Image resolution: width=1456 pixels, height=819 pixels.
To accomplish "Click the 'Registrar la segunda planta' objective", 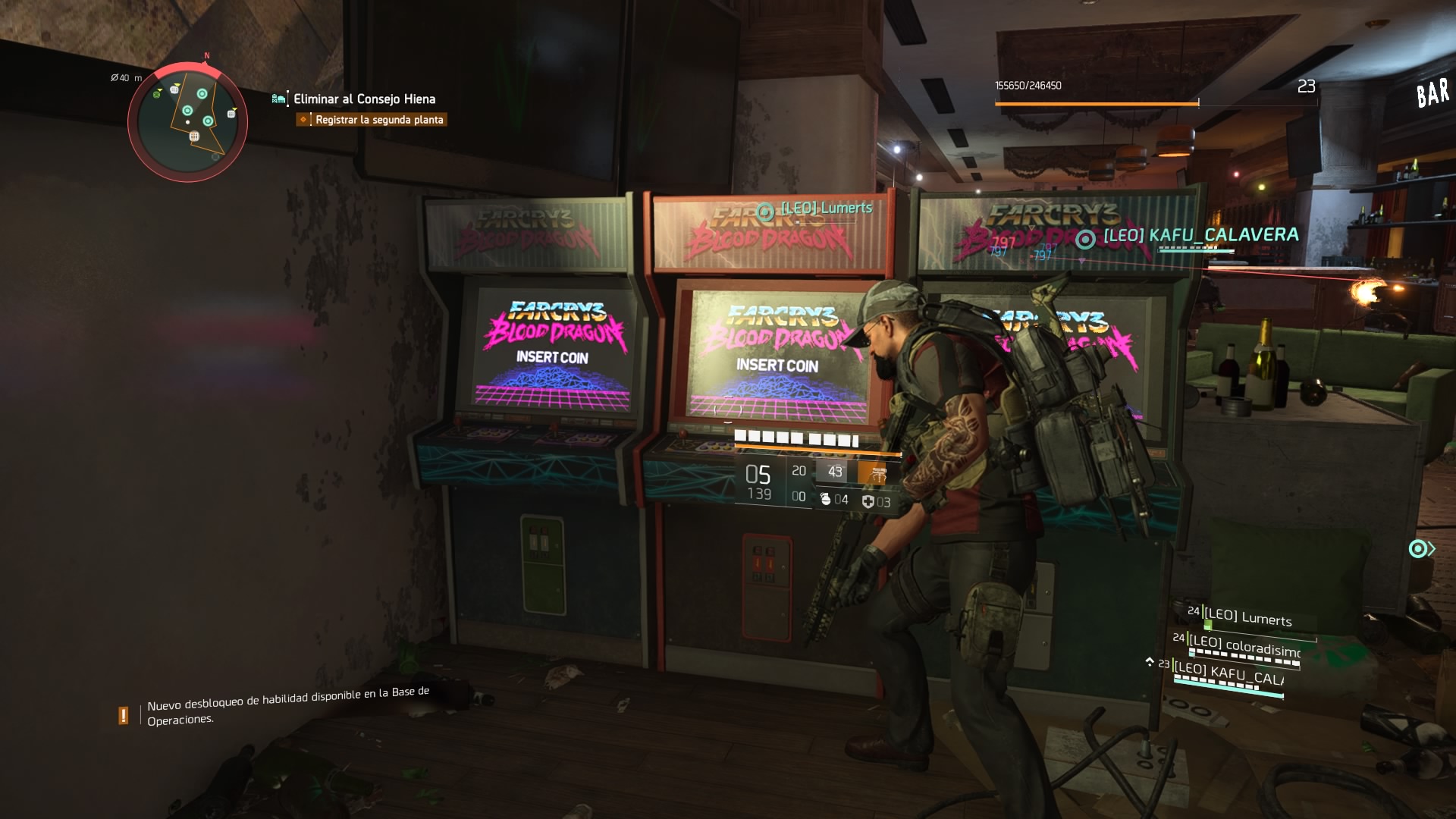I will coord(378,120).
